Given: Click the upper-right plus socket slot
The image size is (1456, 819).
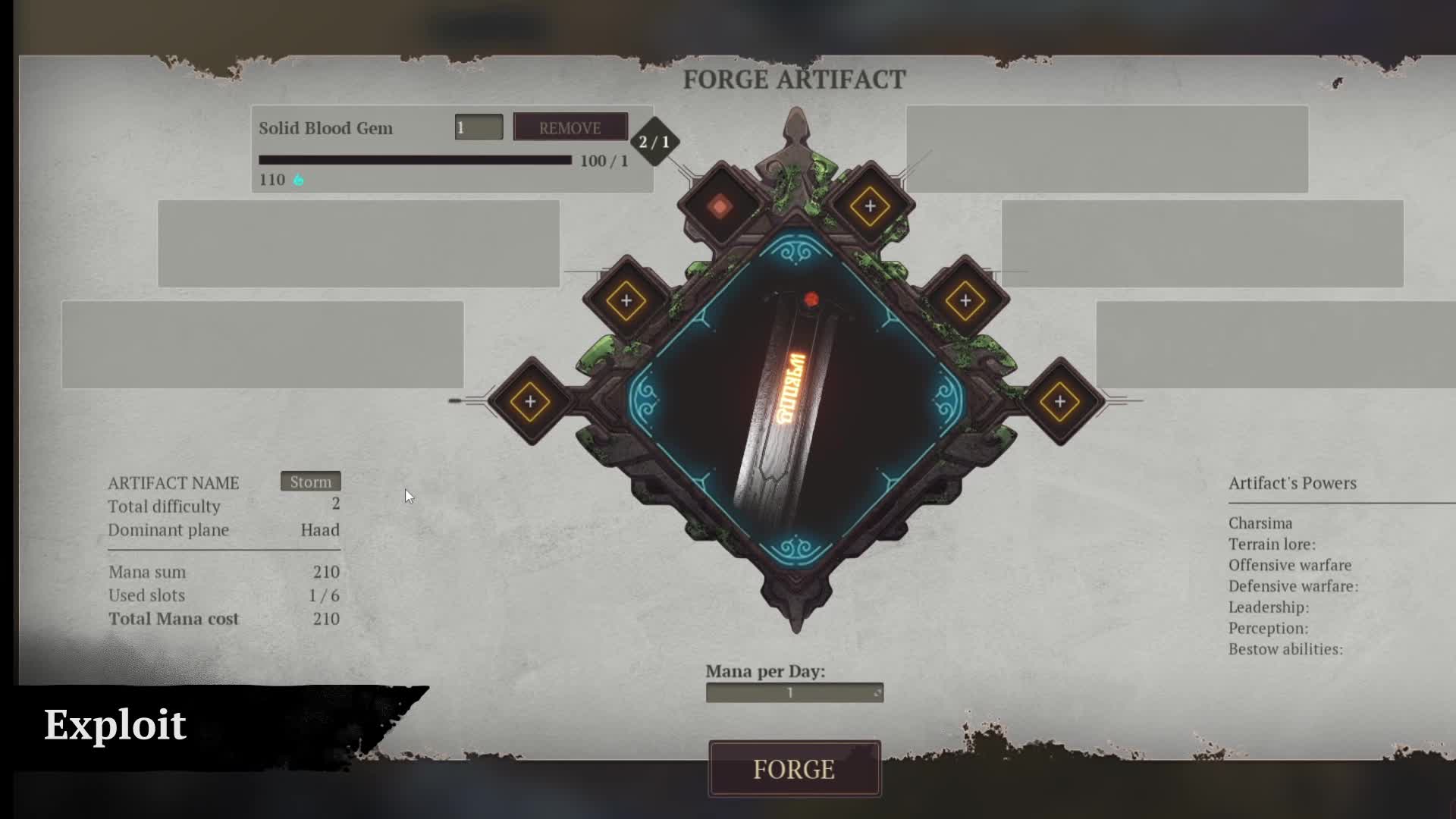Looking at the screenshot, I should point(965,299).
